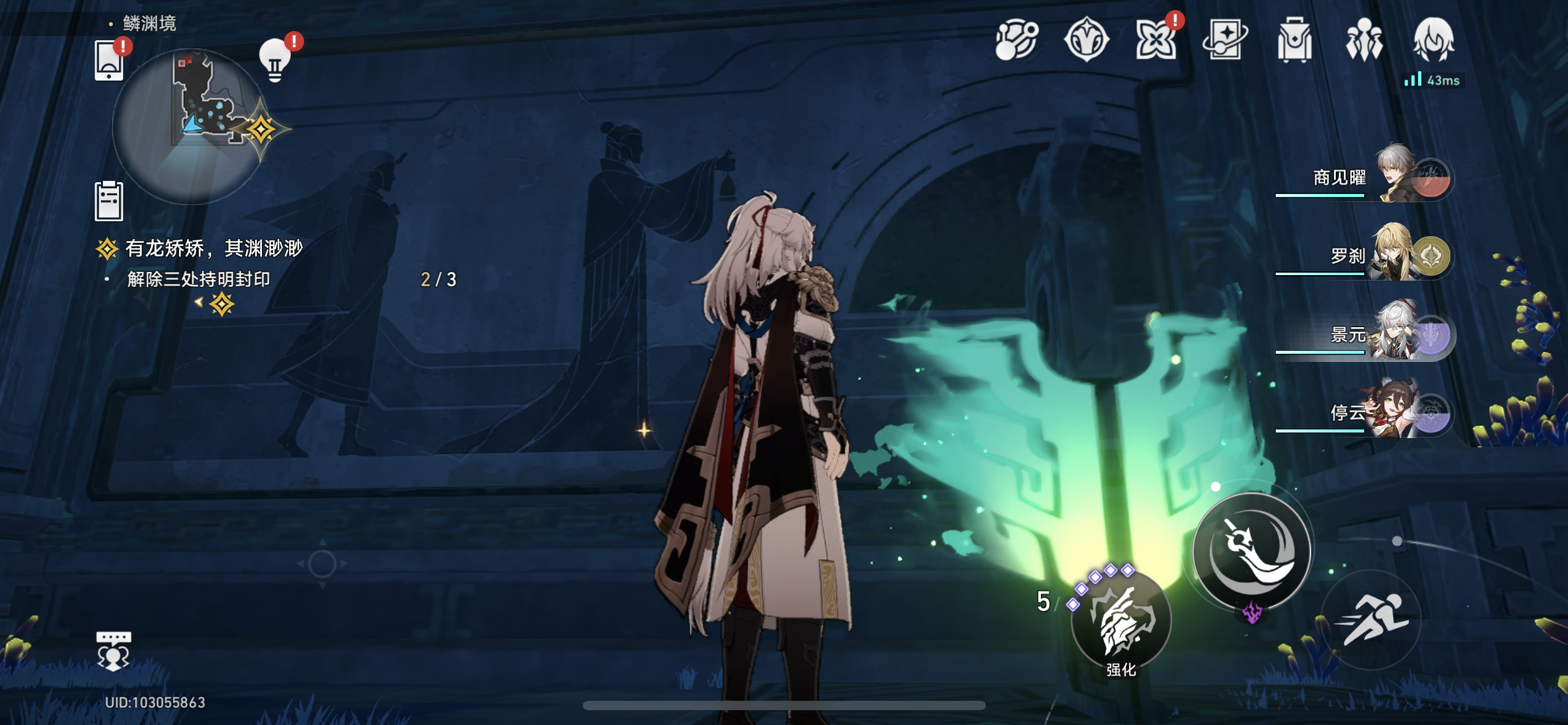The image size is (1568, 725).
Task: Open the four-petal flower events icon
Action: point(1155,40)
